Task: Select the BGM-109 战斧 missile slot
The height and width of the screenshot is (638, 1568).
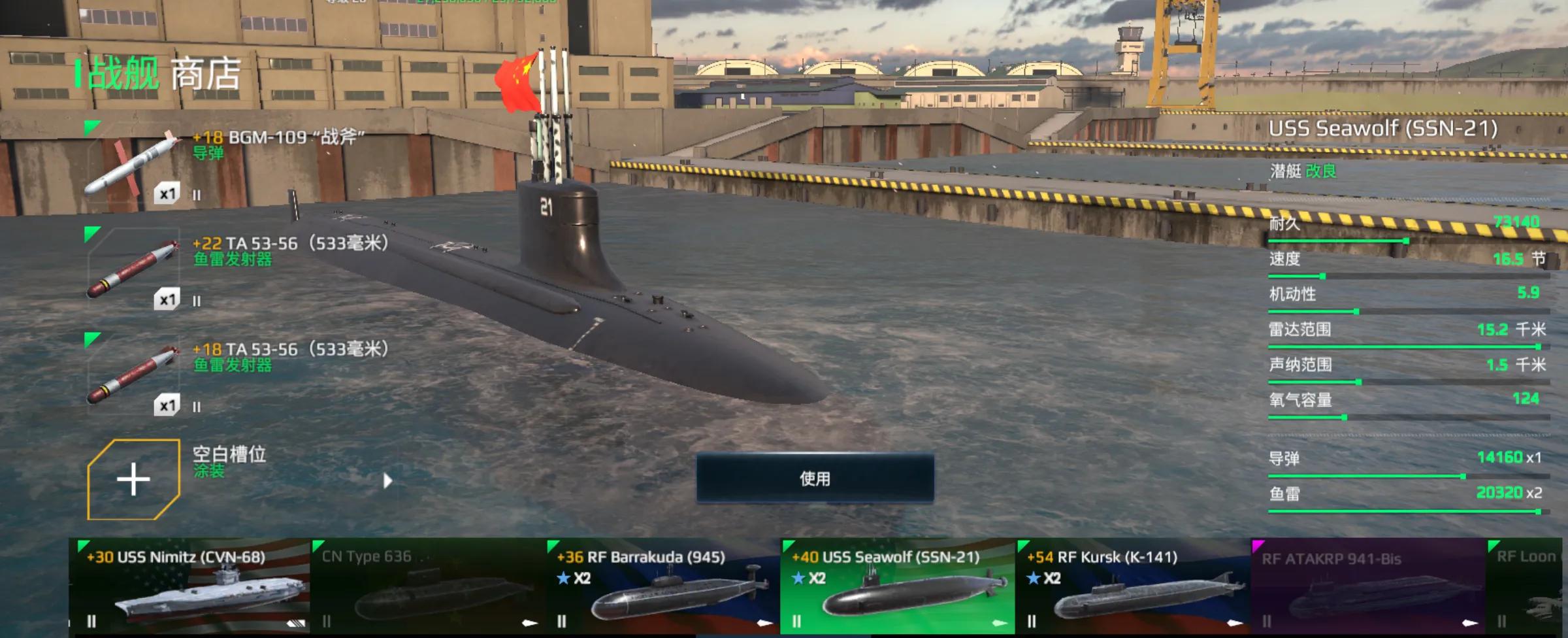Action: 133,165
